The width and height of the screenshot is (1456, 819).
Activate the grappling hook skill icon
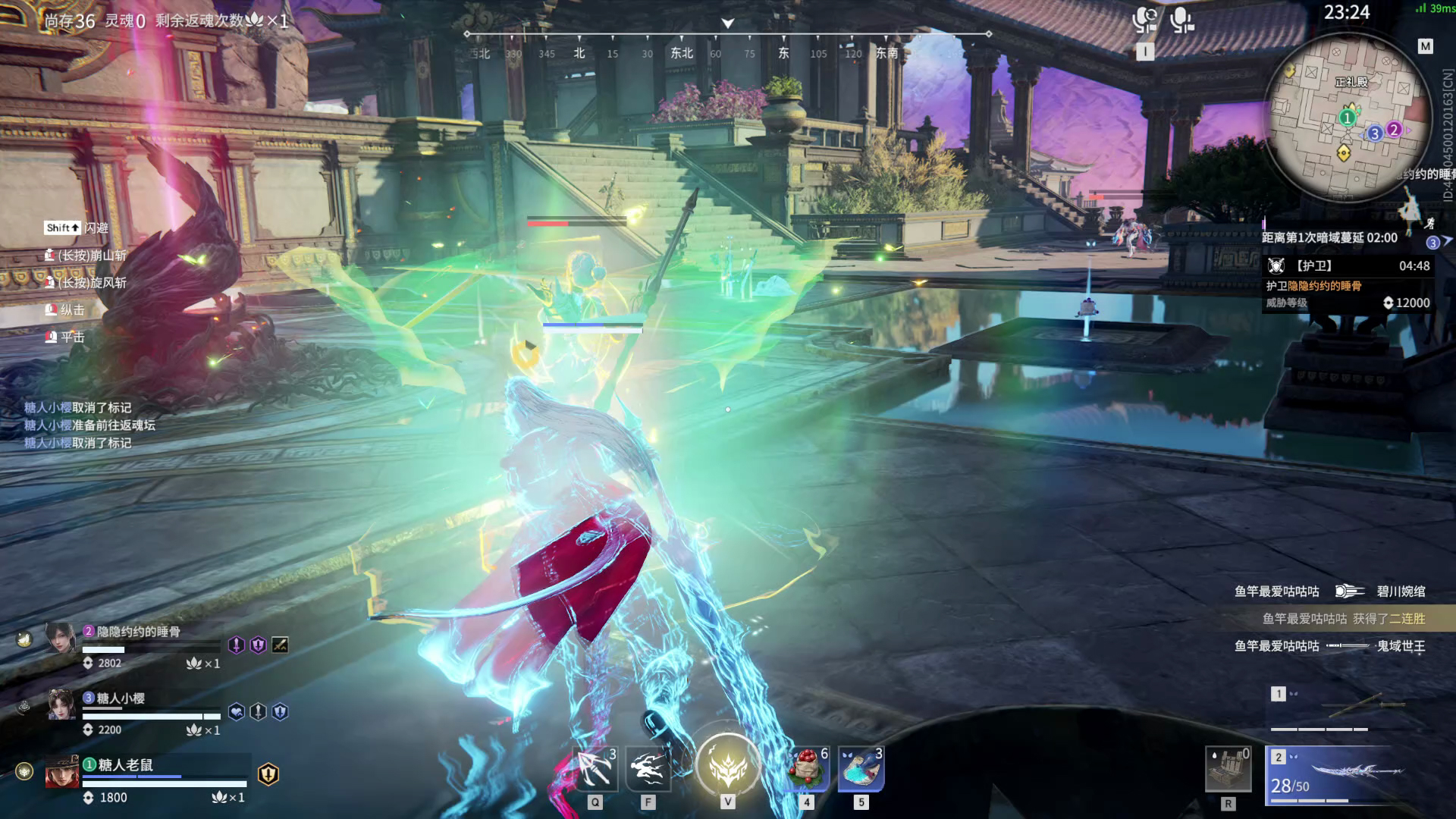(595, 770)
